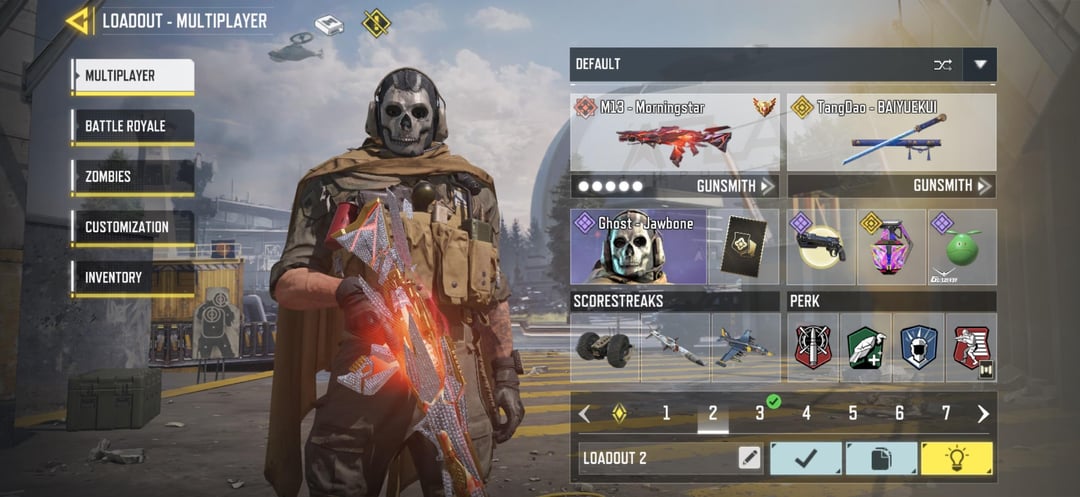This screenshot has height=497, width=1080.
Task: Switch to loadout slot 5
Action: tap(853, 413)
